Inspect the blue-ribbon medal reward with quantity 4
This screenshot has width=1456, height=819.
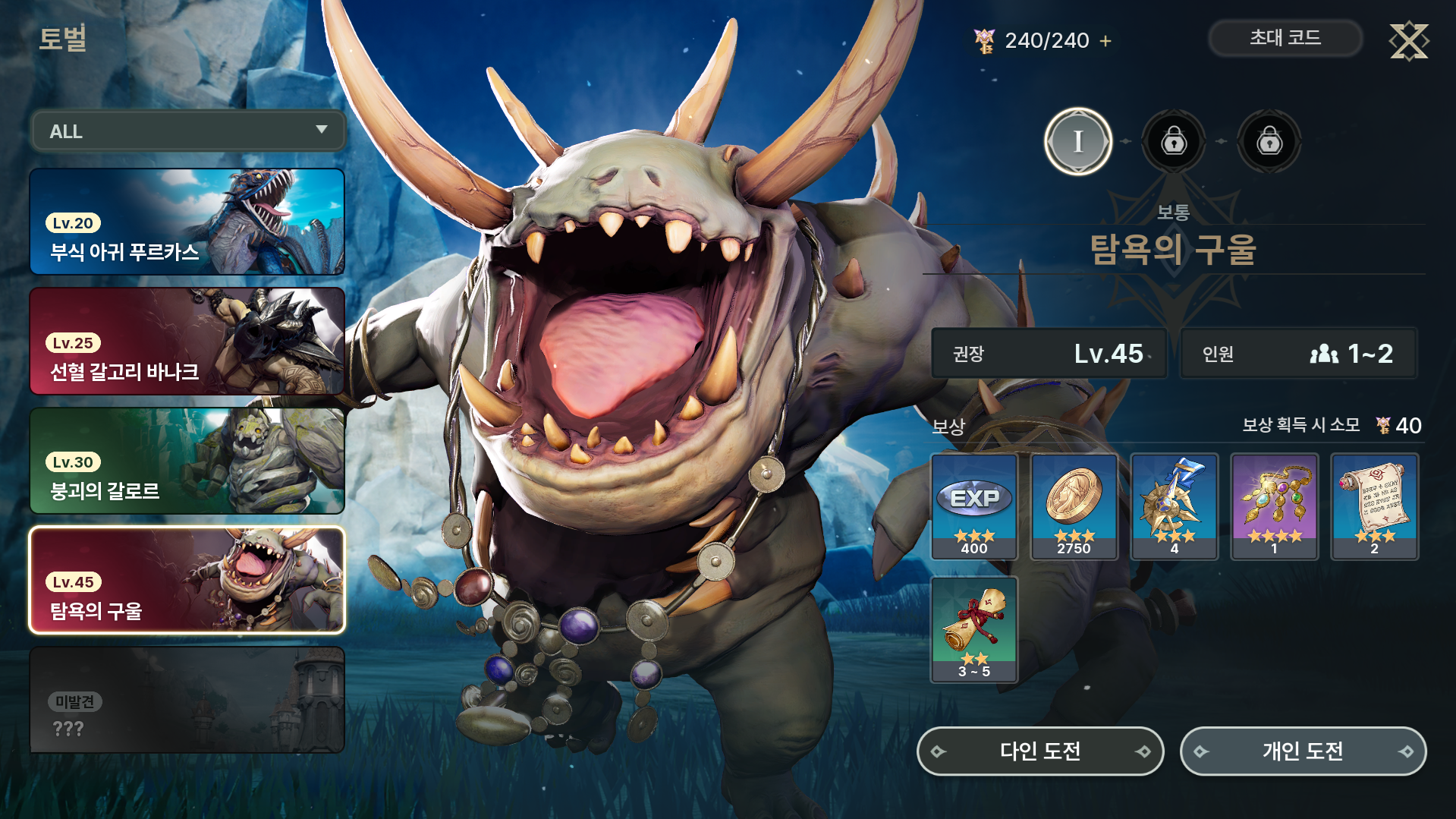[x=1174, y=506]
